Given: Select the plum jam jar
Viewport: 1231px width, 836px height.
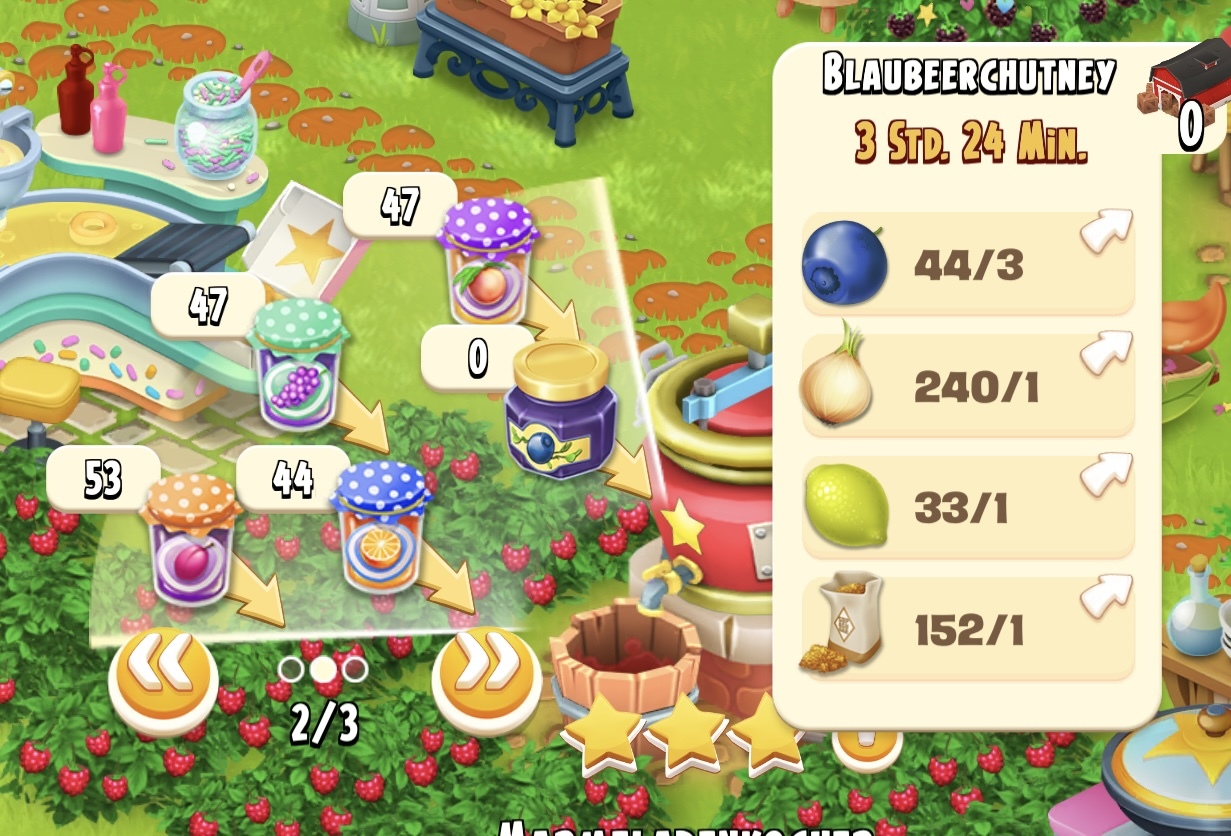Looking at the screenshot, I should coord(190,545).
